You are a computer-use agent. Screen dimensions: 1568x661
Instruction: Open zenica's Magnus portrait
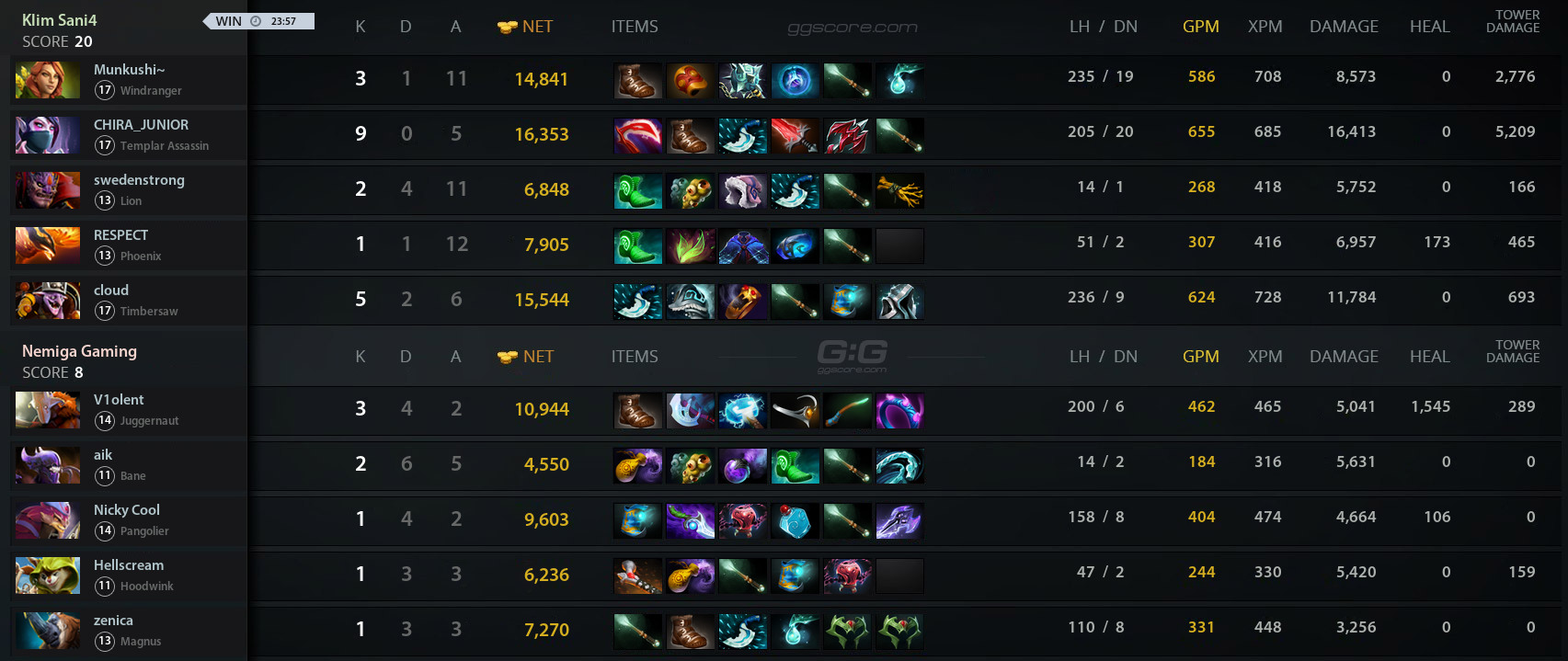pos(48,631)
